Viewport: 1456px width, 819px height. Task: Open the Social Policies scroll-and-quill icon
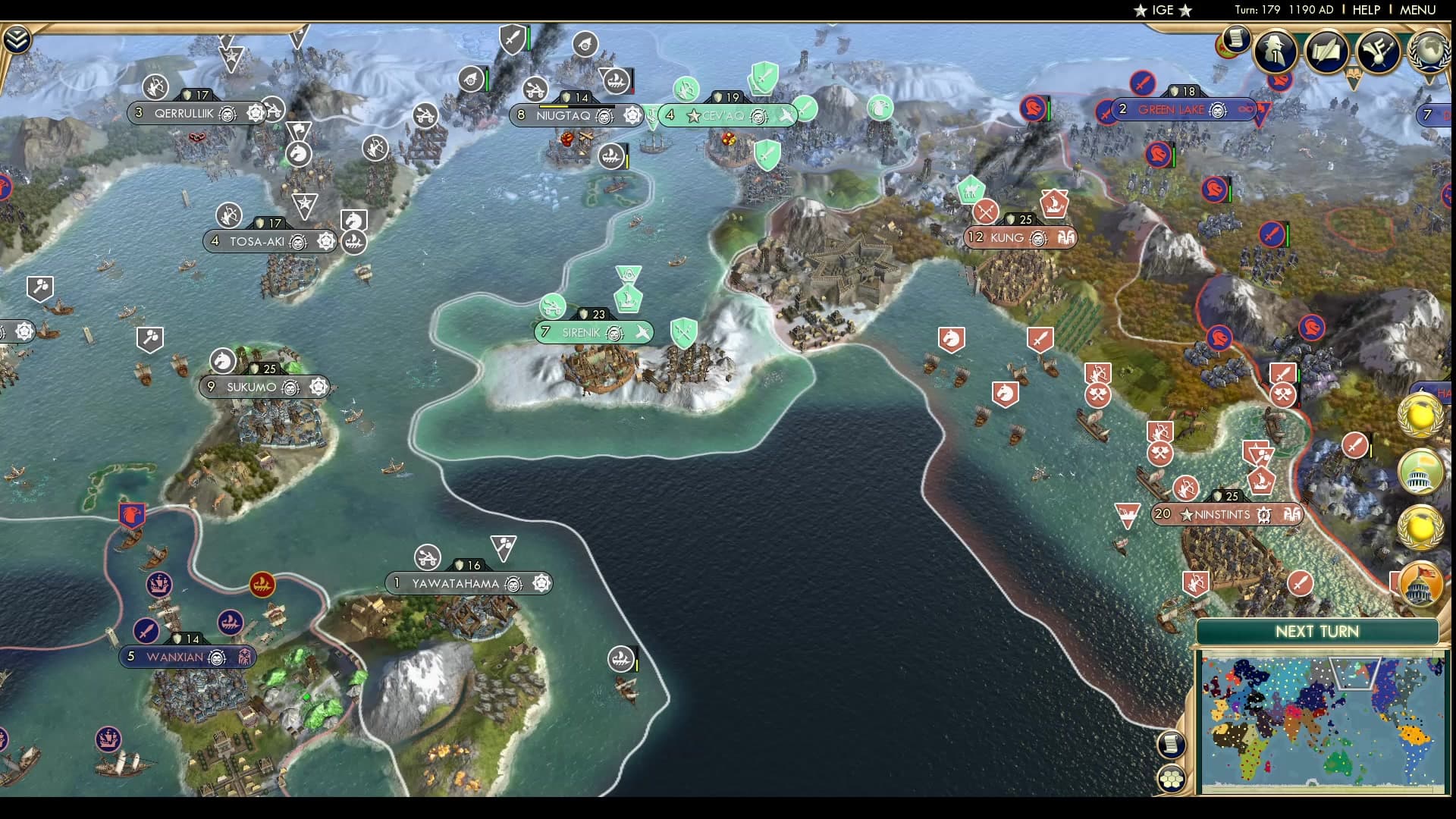(x=1326, y=52)
